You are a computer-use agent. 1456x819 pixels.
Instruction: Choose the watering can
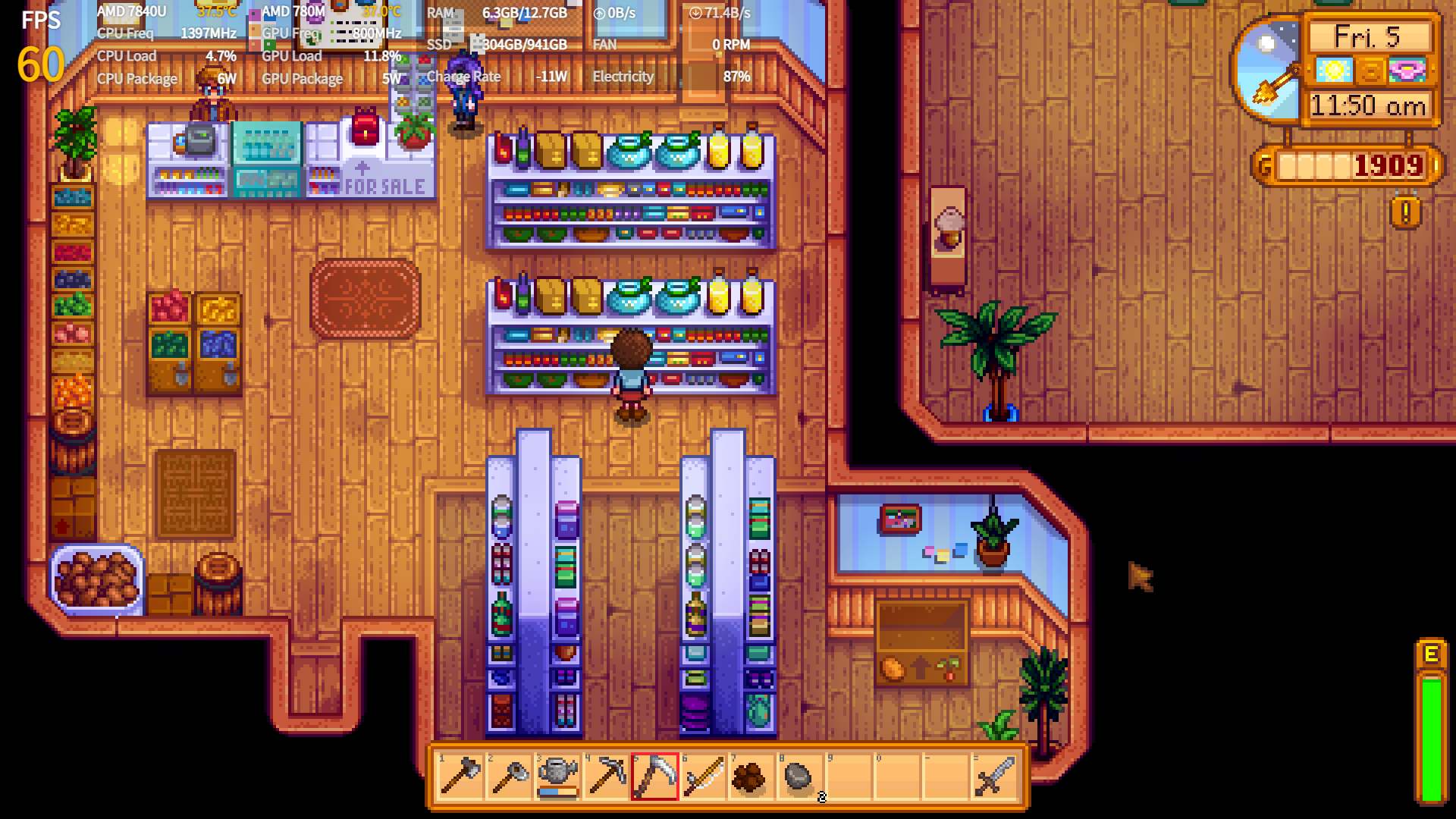(557, 777)
